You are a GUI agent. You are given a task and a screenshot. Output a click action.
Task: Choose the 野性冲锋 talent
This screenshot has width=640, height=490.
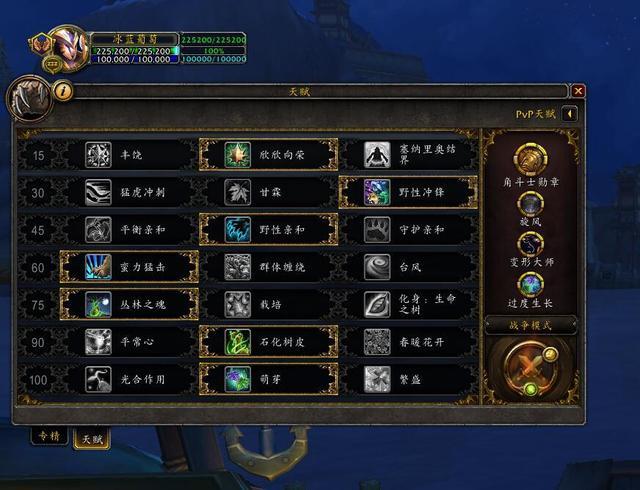point(407,192)
